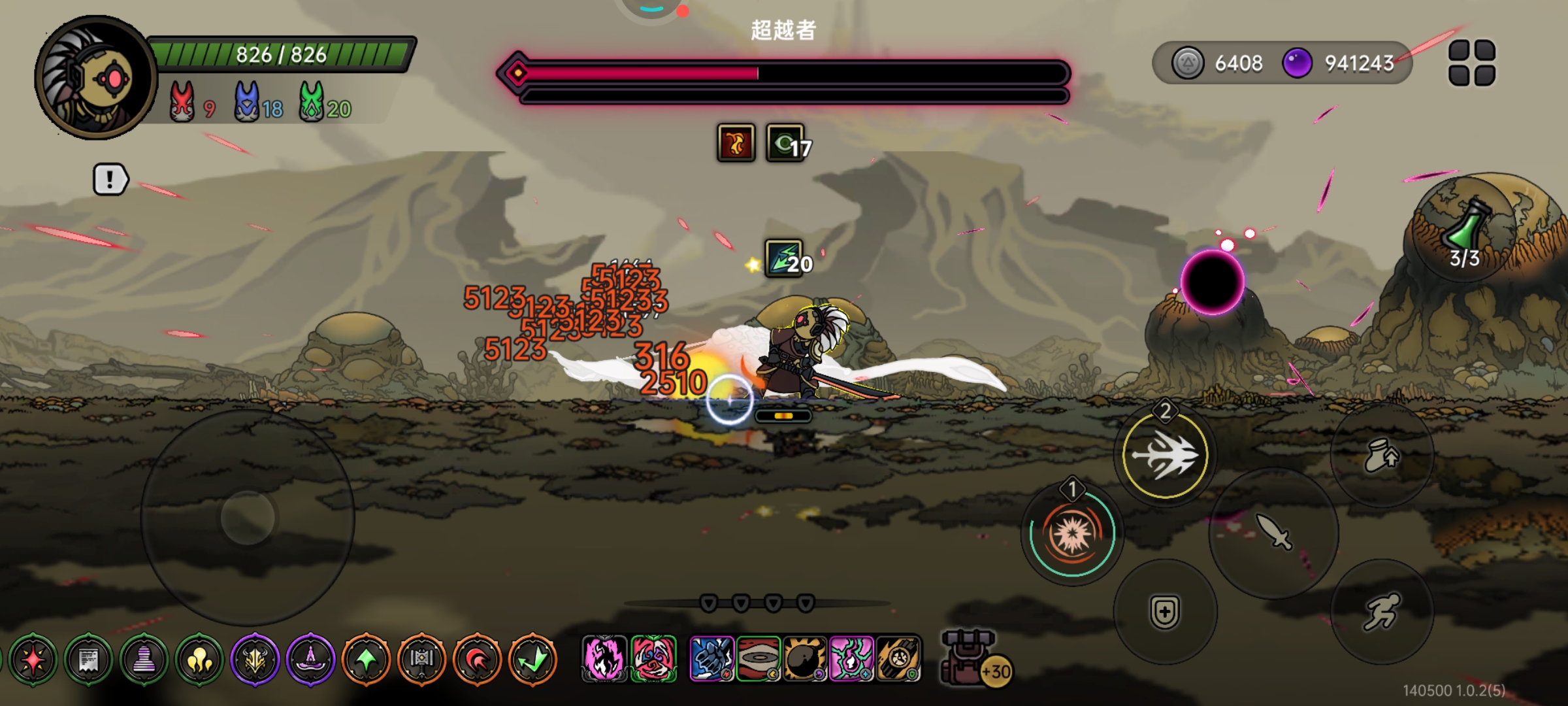Select the green checkmark relic
The width and height of the screenshot is (1568, 706).
click(x=533, y=660)
